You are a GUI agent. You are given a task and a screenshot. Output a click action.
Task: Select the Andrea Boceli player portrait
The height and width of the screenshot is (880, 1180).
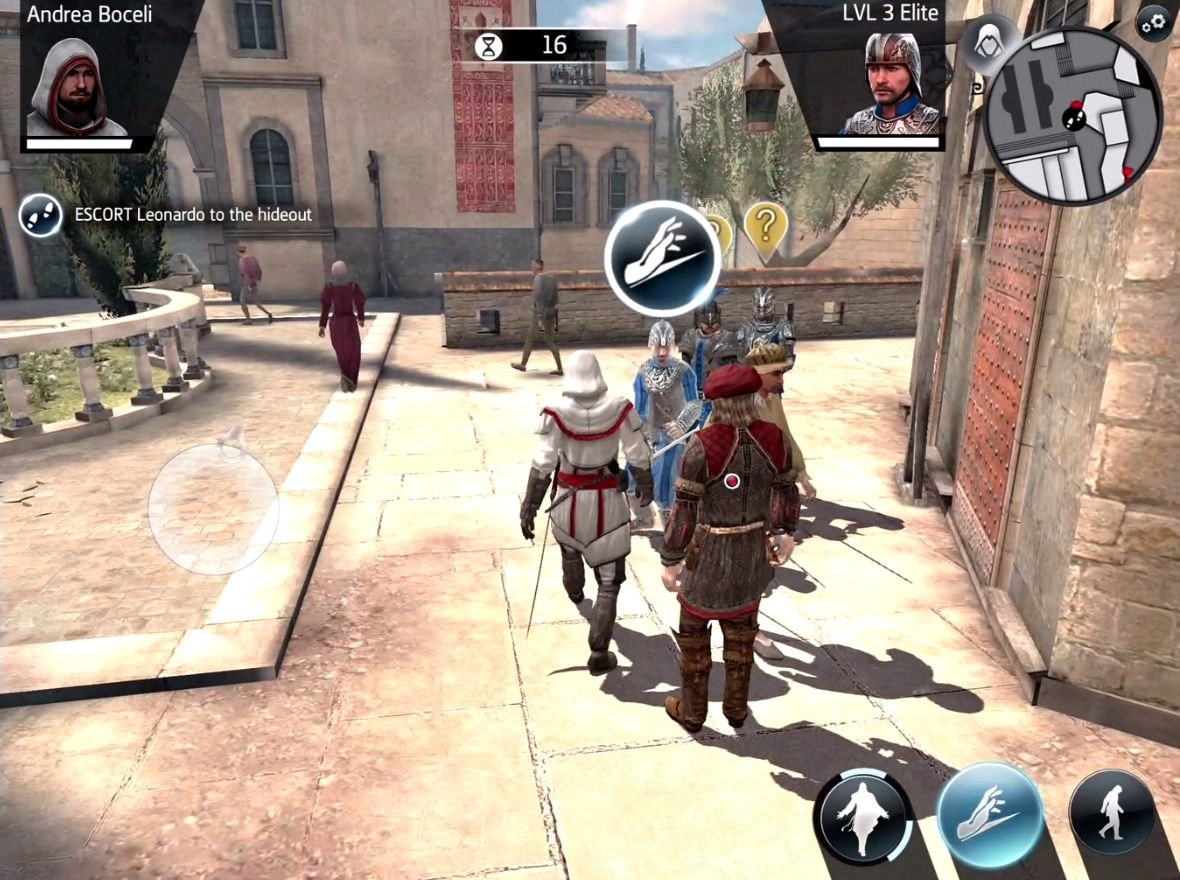click(x=77, y=87)
